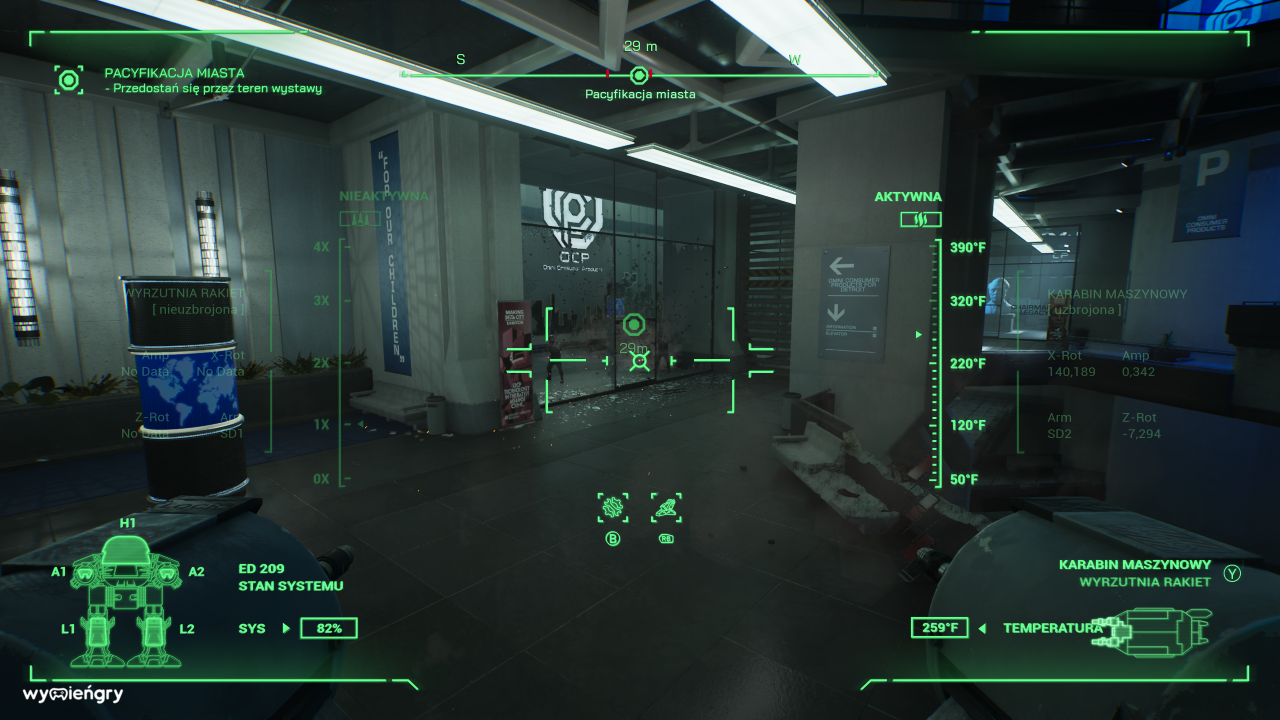Select the Pacyfikacja miasta label under the compass
The image size is (1280, 720).
point(638,95)
